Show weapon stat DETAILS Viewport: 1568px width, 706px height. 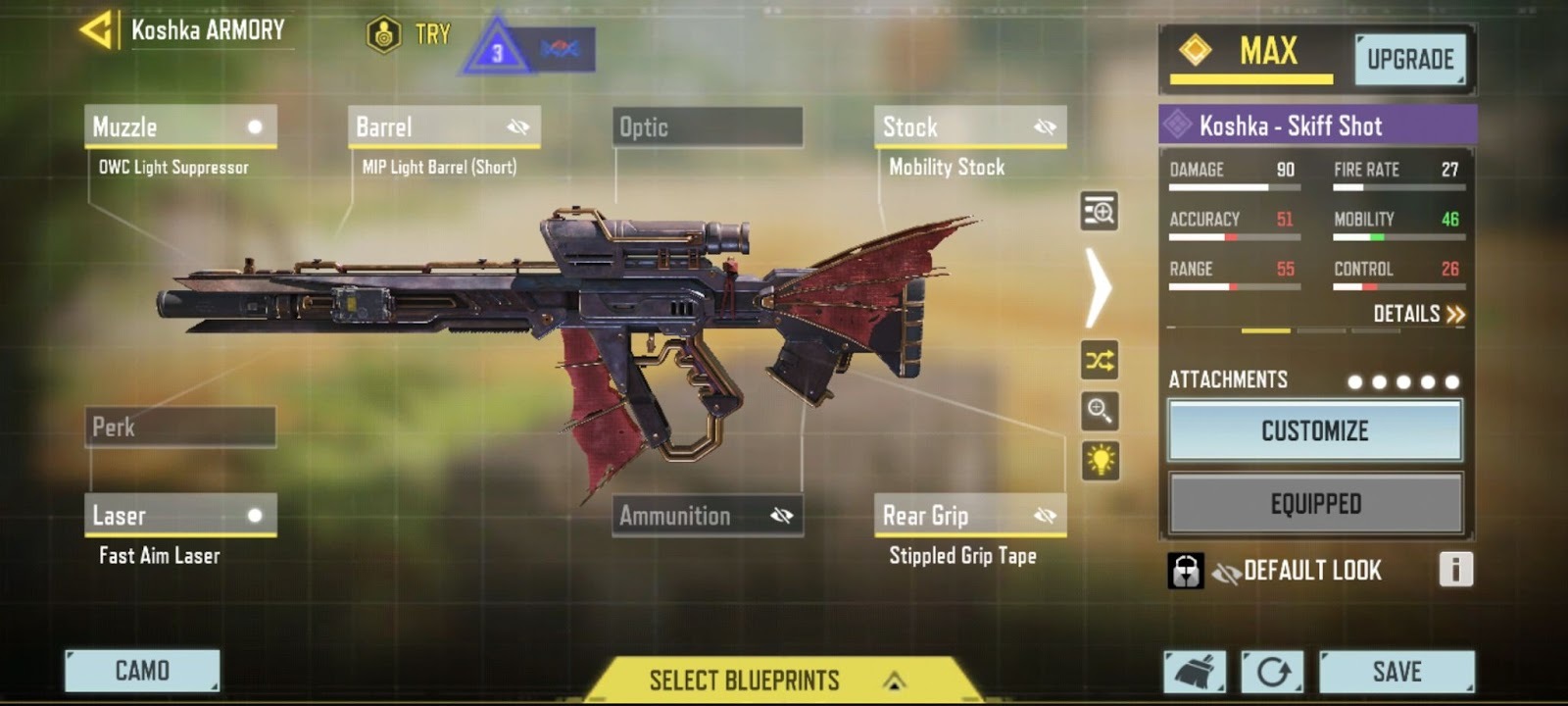tap(1418, 314)
